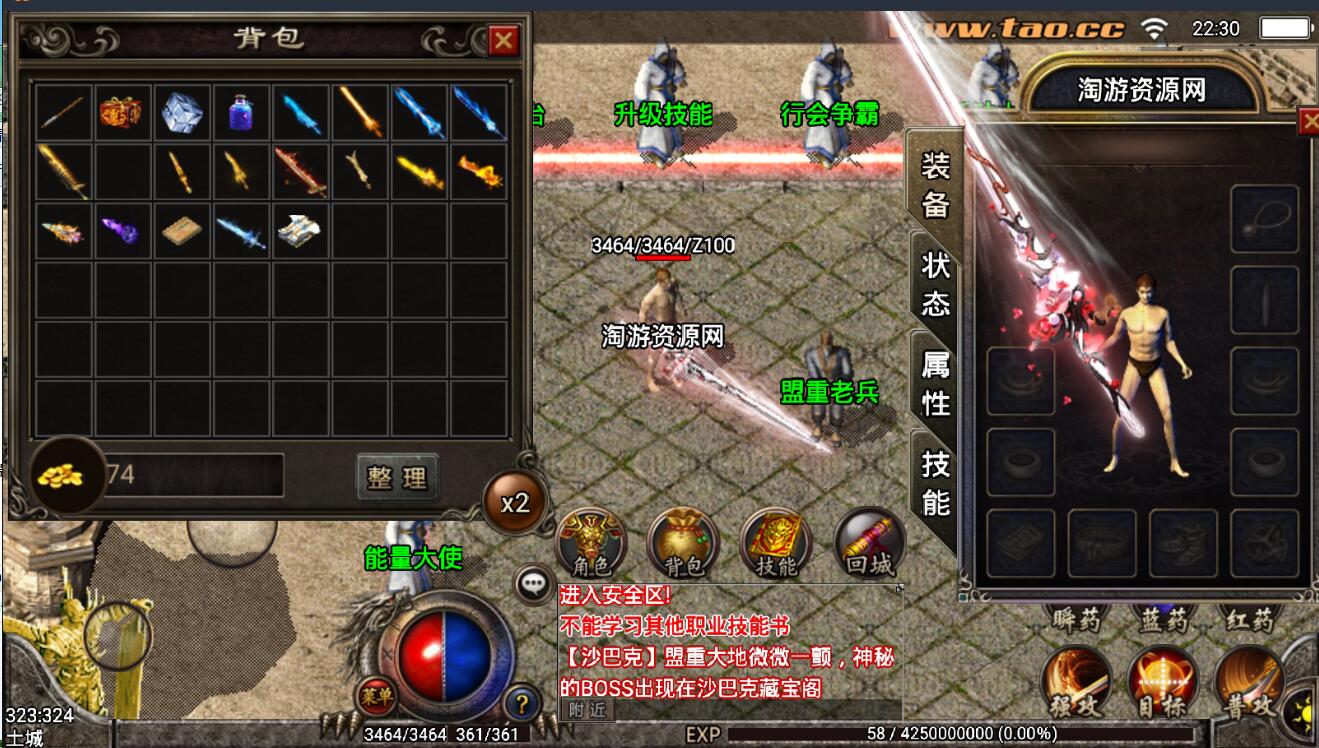Toggle the x2 speed button
This screenshot has width=1319, height=748.
pyautogui.click(x=515, y=503)
